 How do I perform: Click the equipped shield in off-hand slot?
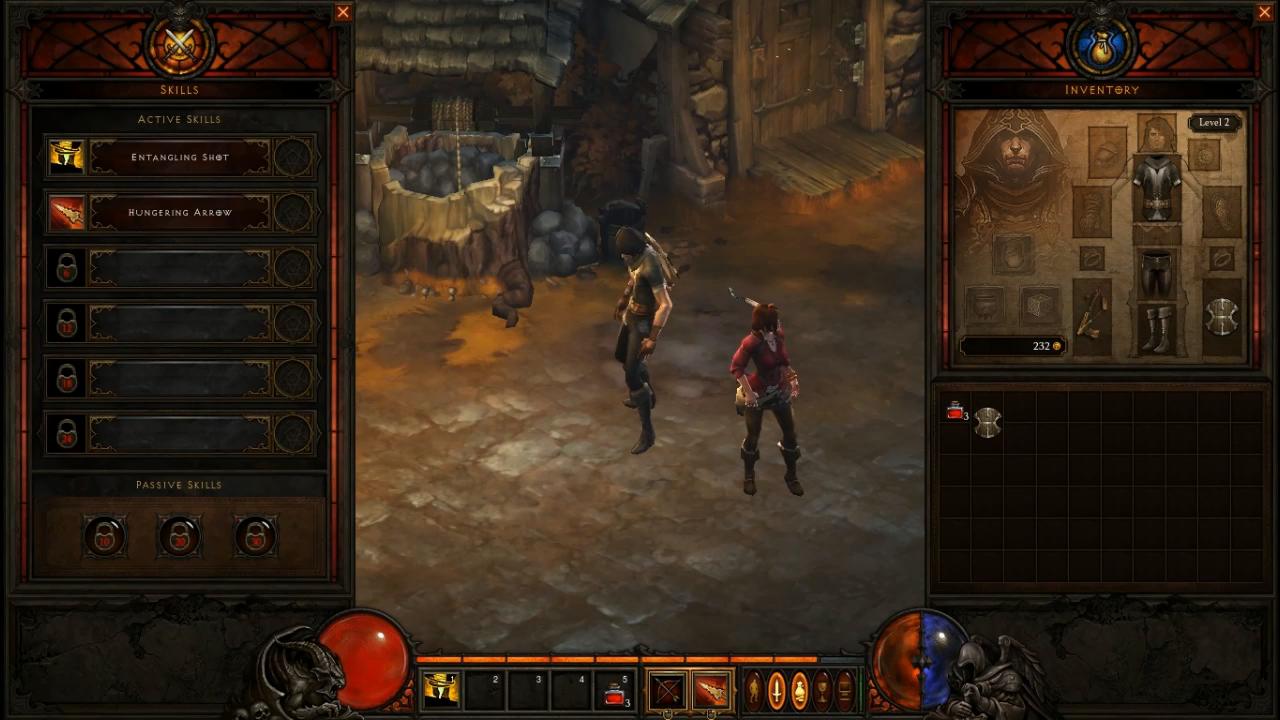pos(1221,317)
